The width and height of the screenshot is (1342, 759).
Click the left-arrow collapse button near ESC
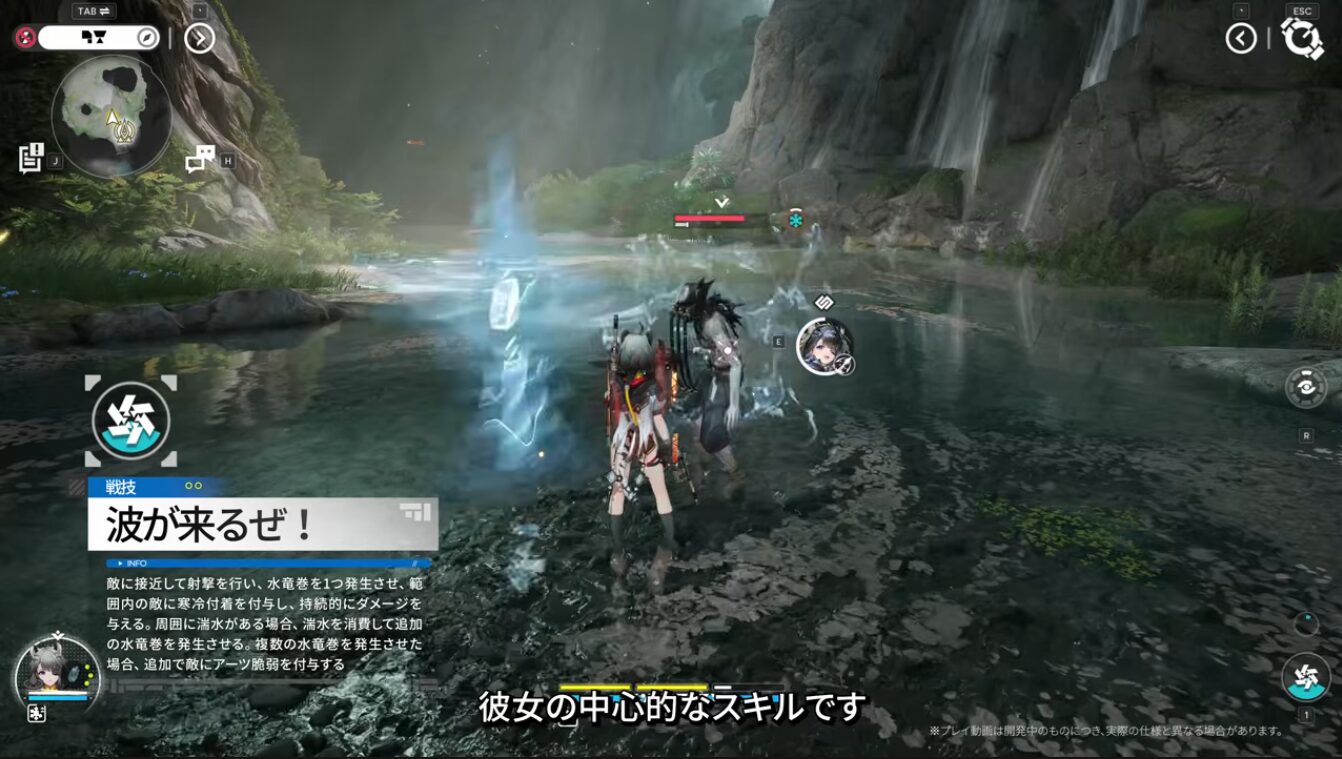(1241, 39)
